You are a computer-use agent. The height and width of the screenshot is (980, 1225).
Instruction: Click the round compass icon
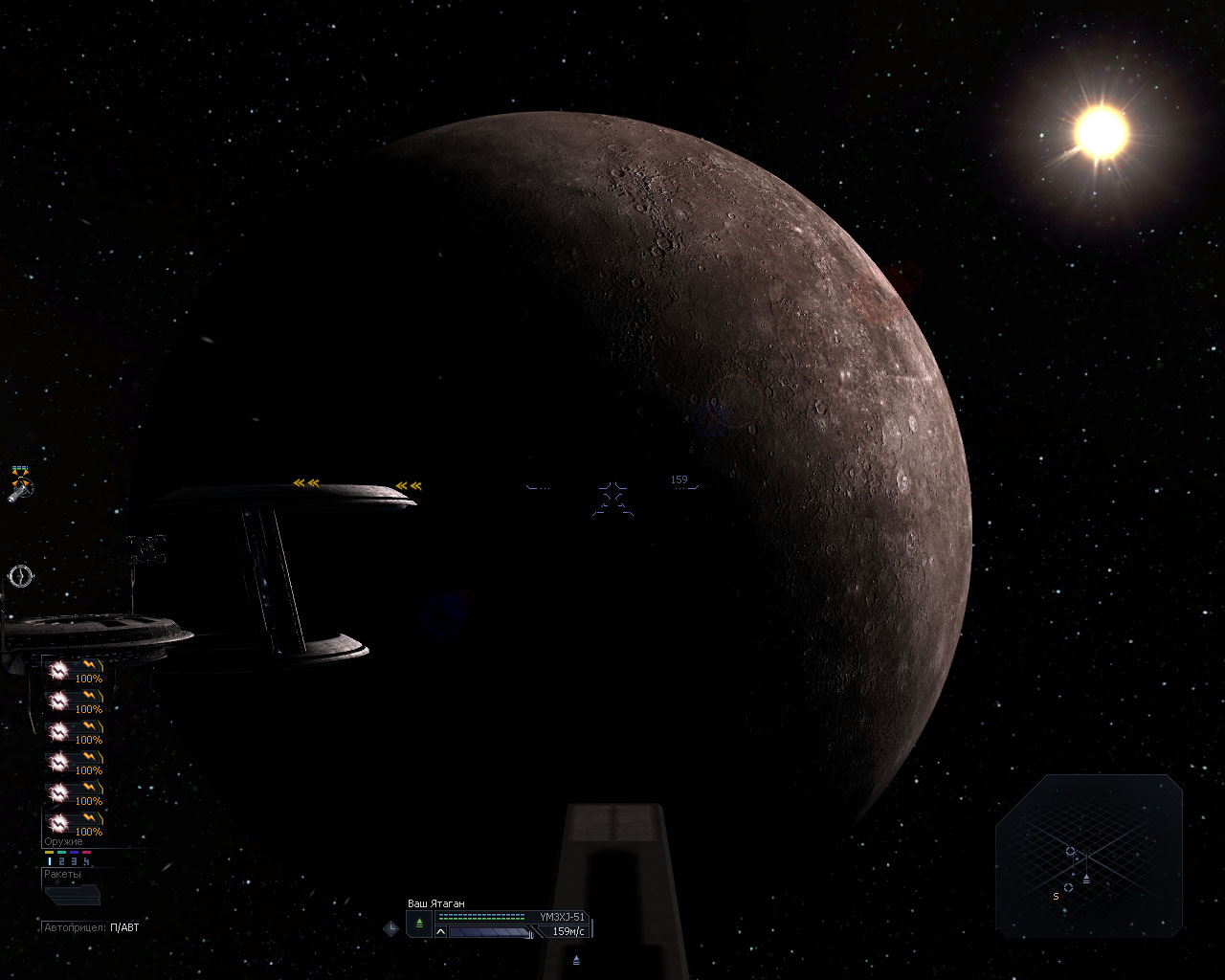(21, 575)
